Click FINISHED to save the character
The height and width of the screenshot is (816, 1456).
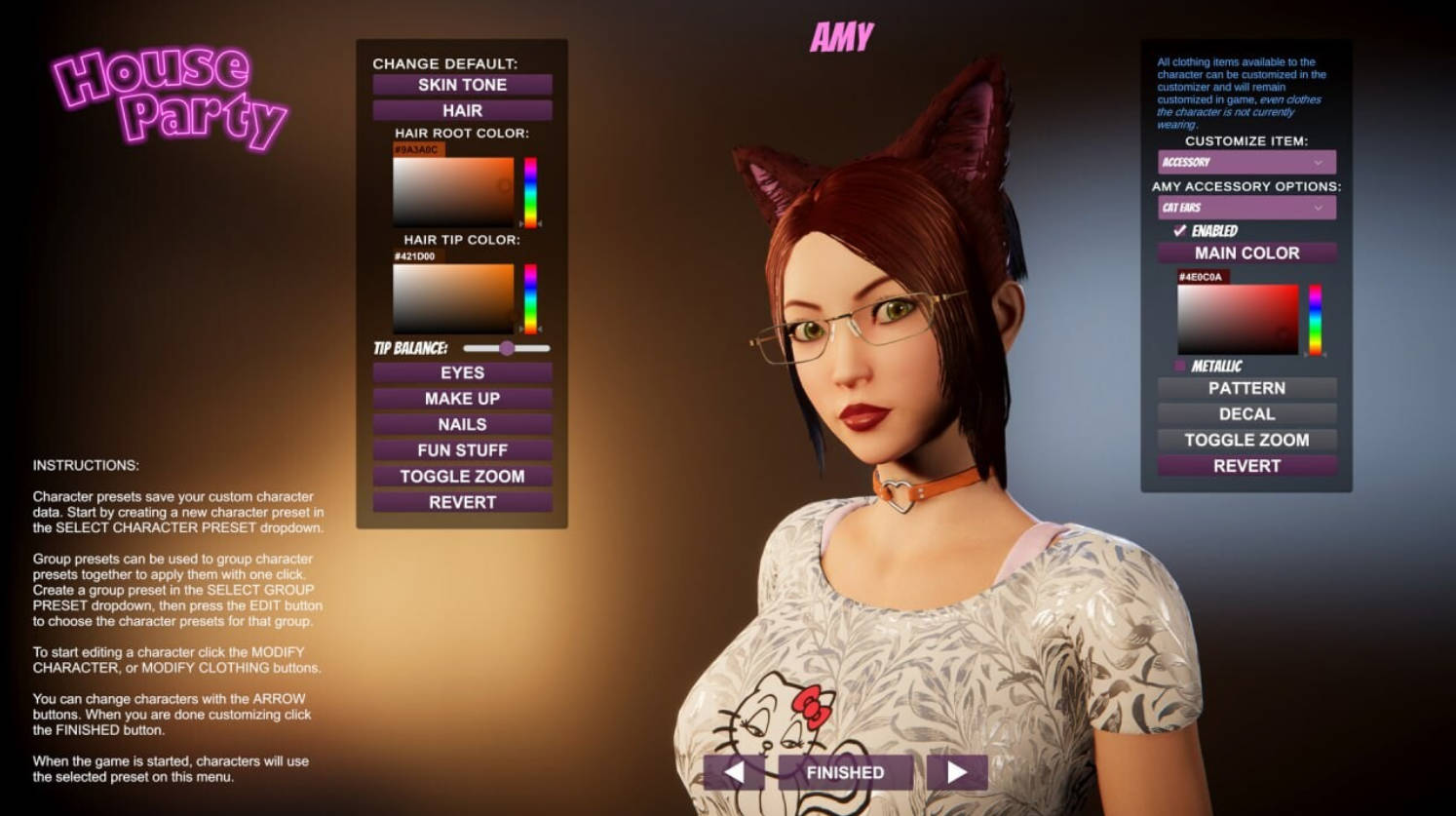(845, 771)
